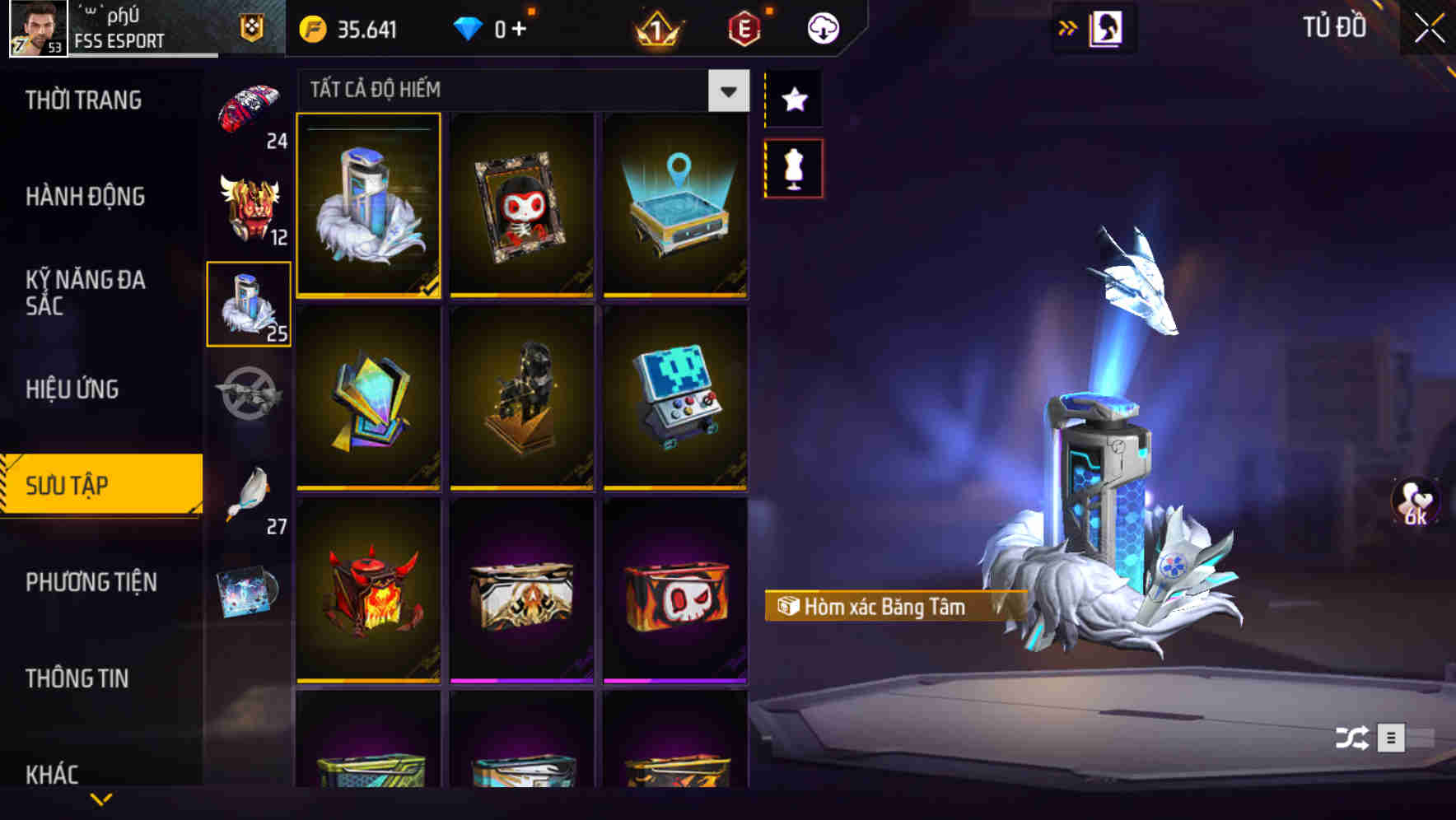The image size is (1456, 820).
Task: Toggle the star favorites filter
Action: click(x=794, y=100)
